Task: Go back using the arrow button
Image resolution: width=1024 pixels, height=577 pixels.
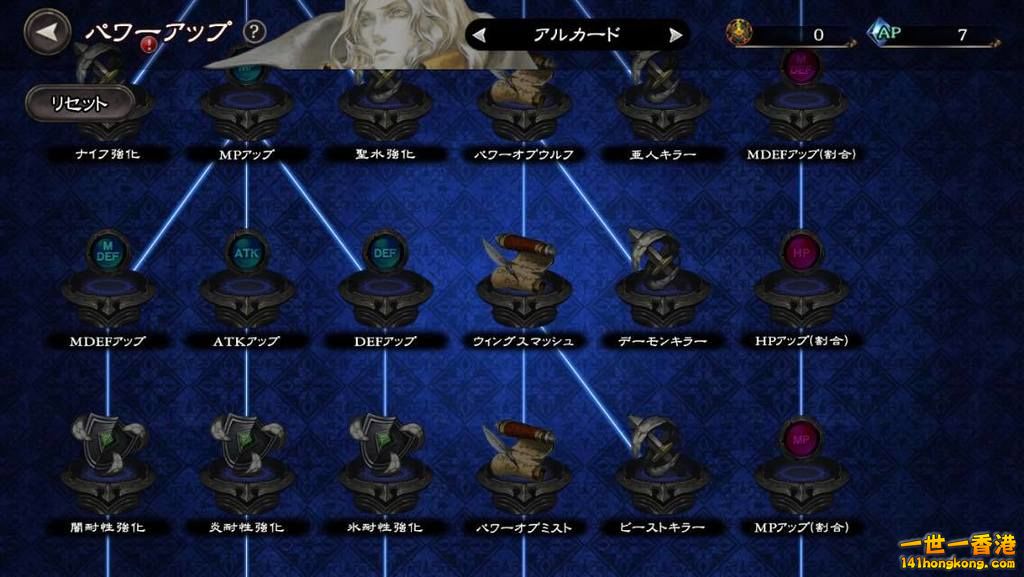Action: (x=45, y=32)
